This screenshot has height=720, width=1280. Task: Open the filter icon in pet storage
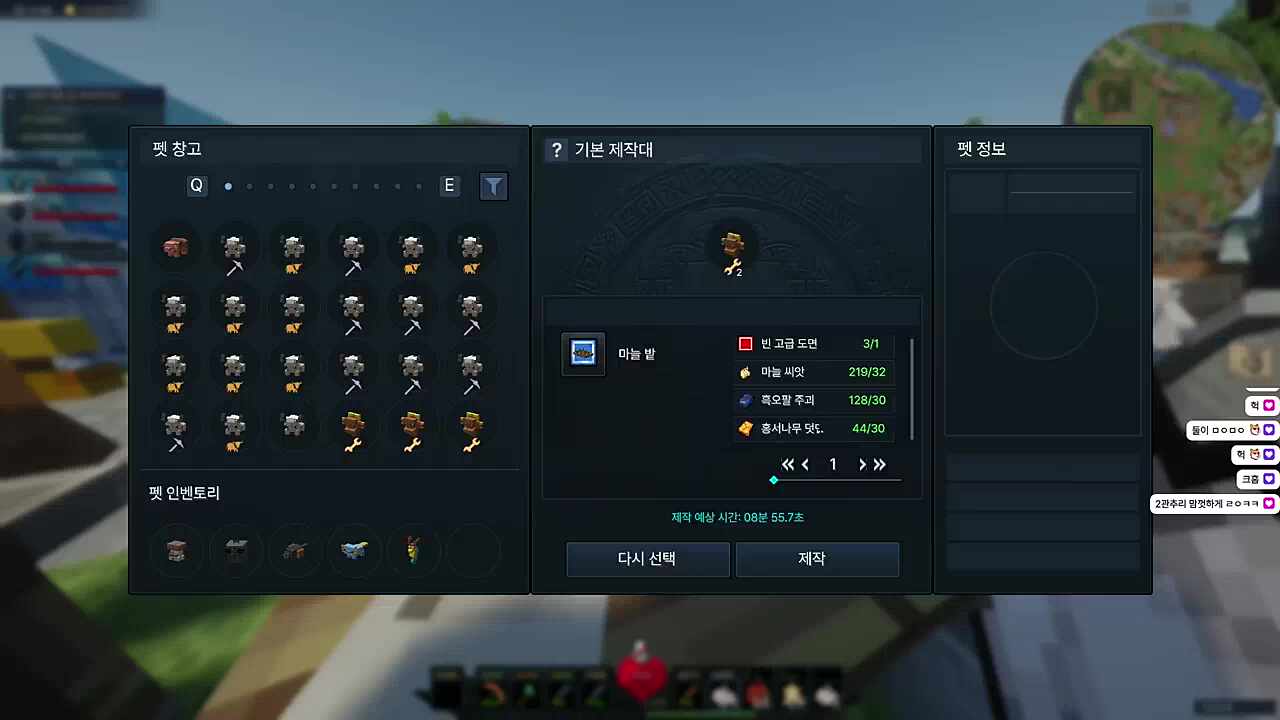[x=493, y=186]
